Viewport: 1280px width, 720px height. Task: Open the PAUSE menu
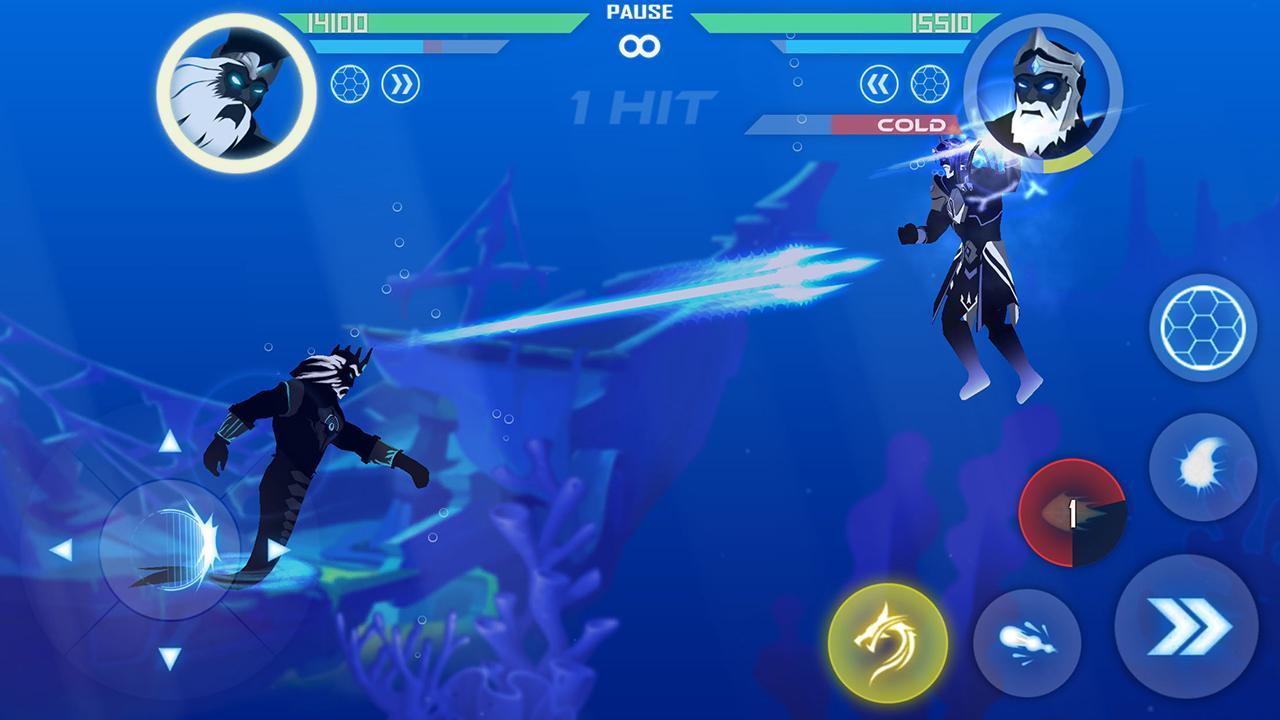coord(640,13)
